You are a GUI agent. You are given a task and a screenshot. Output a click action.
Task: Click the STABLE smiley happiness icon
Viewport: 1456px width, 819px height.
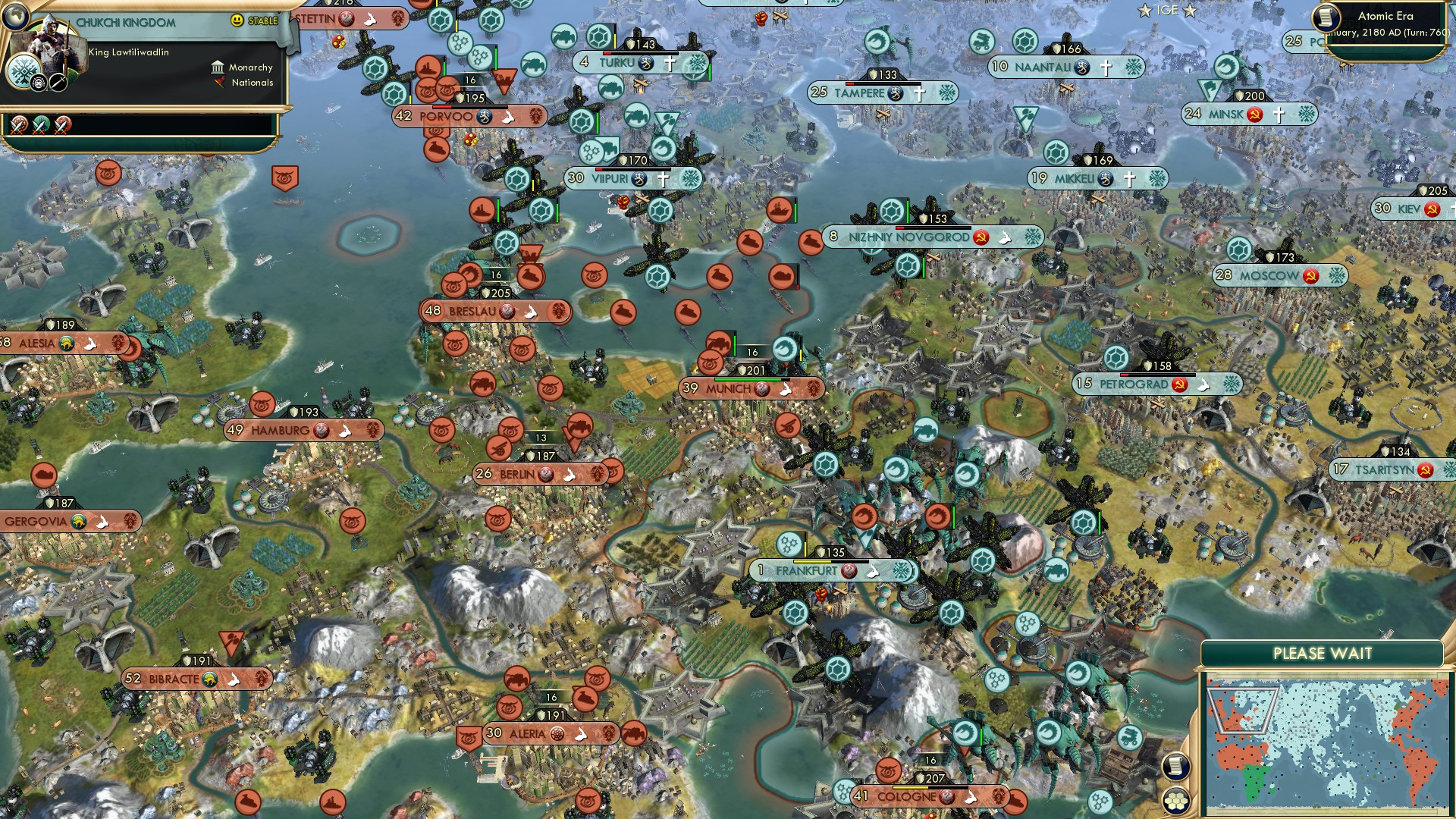(x=236, y=20)
